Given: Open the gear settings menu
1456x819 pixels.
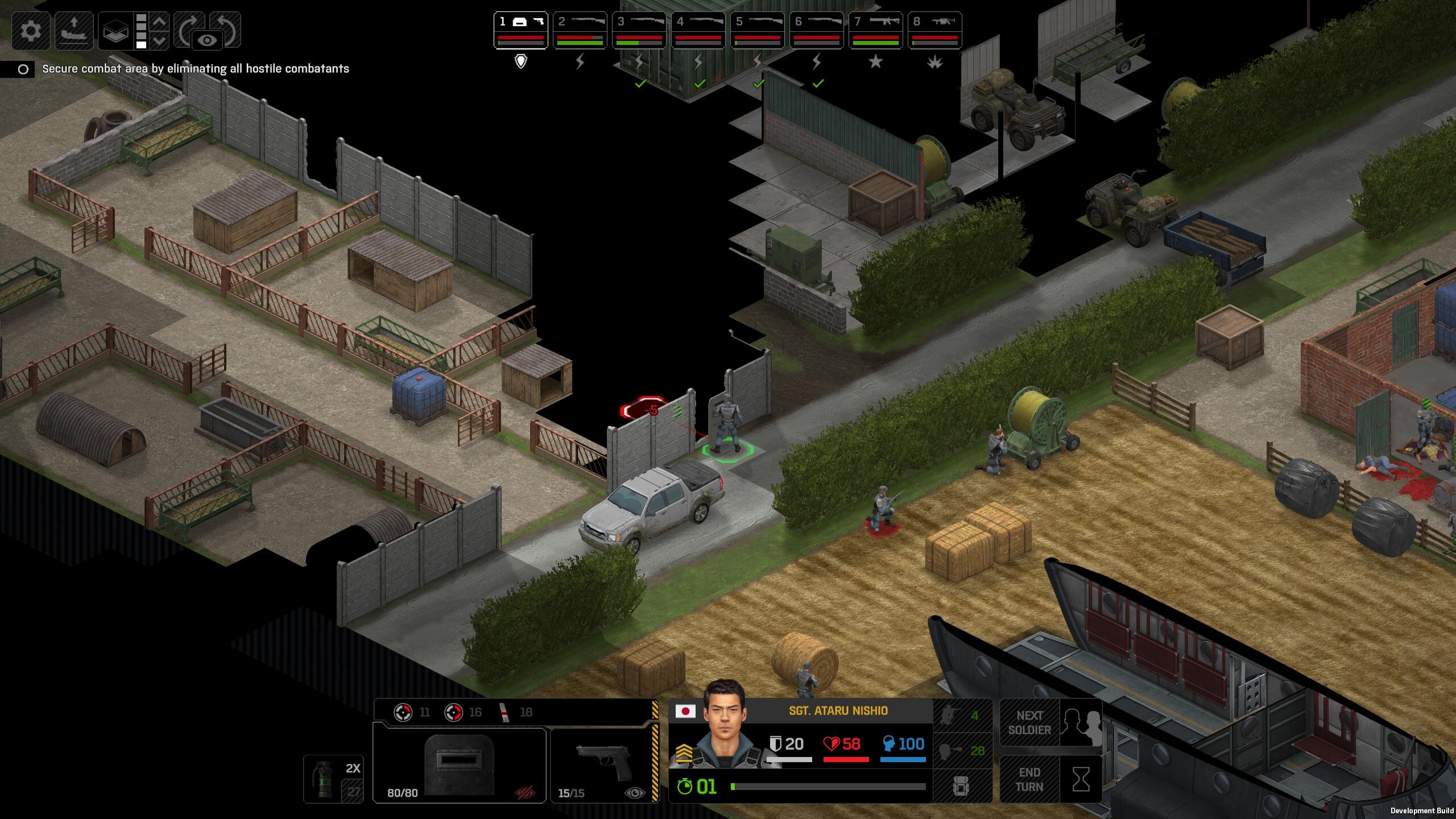Looking at the screenshot, I should click(x=31, y=30).
